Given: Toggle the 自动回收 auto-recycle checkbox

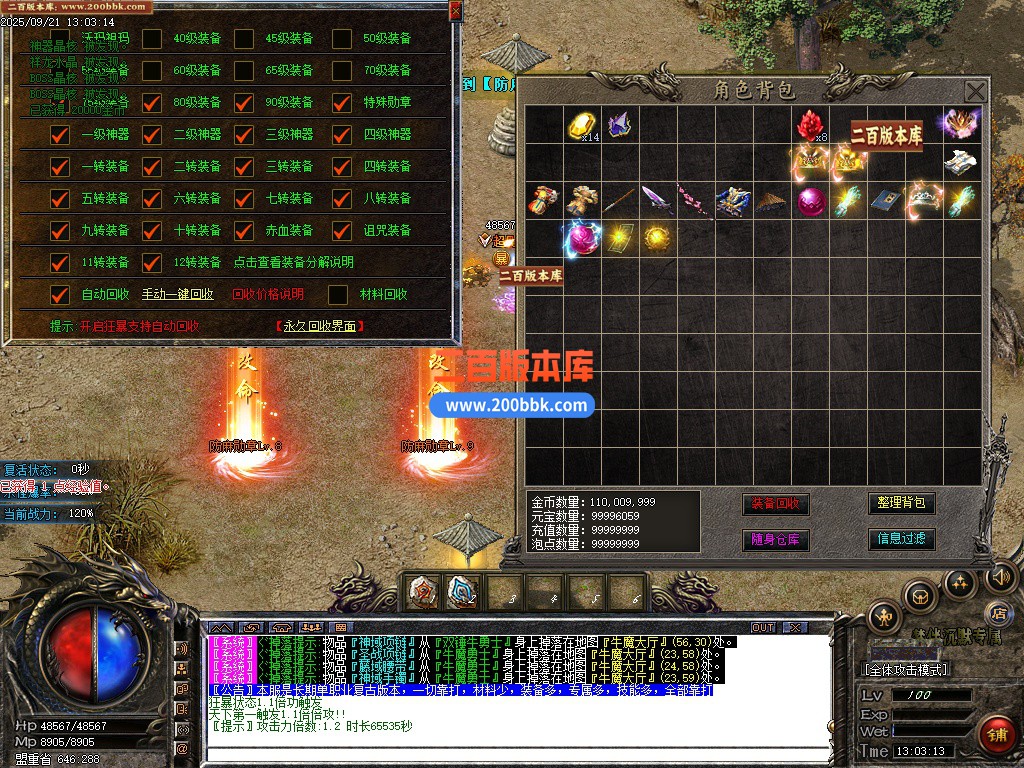Looking at the screenshot, I should click(x=61, y=294).
